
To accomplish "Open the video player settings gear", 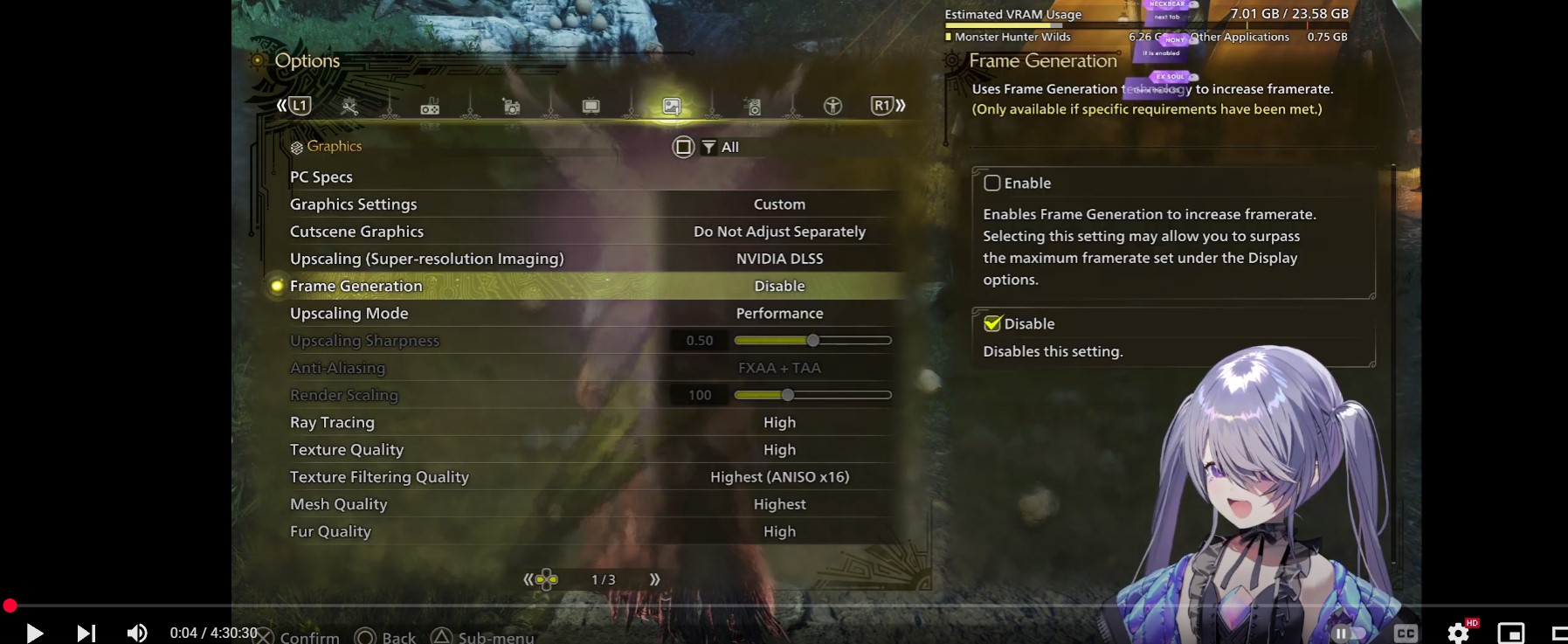I will 1458,633.
